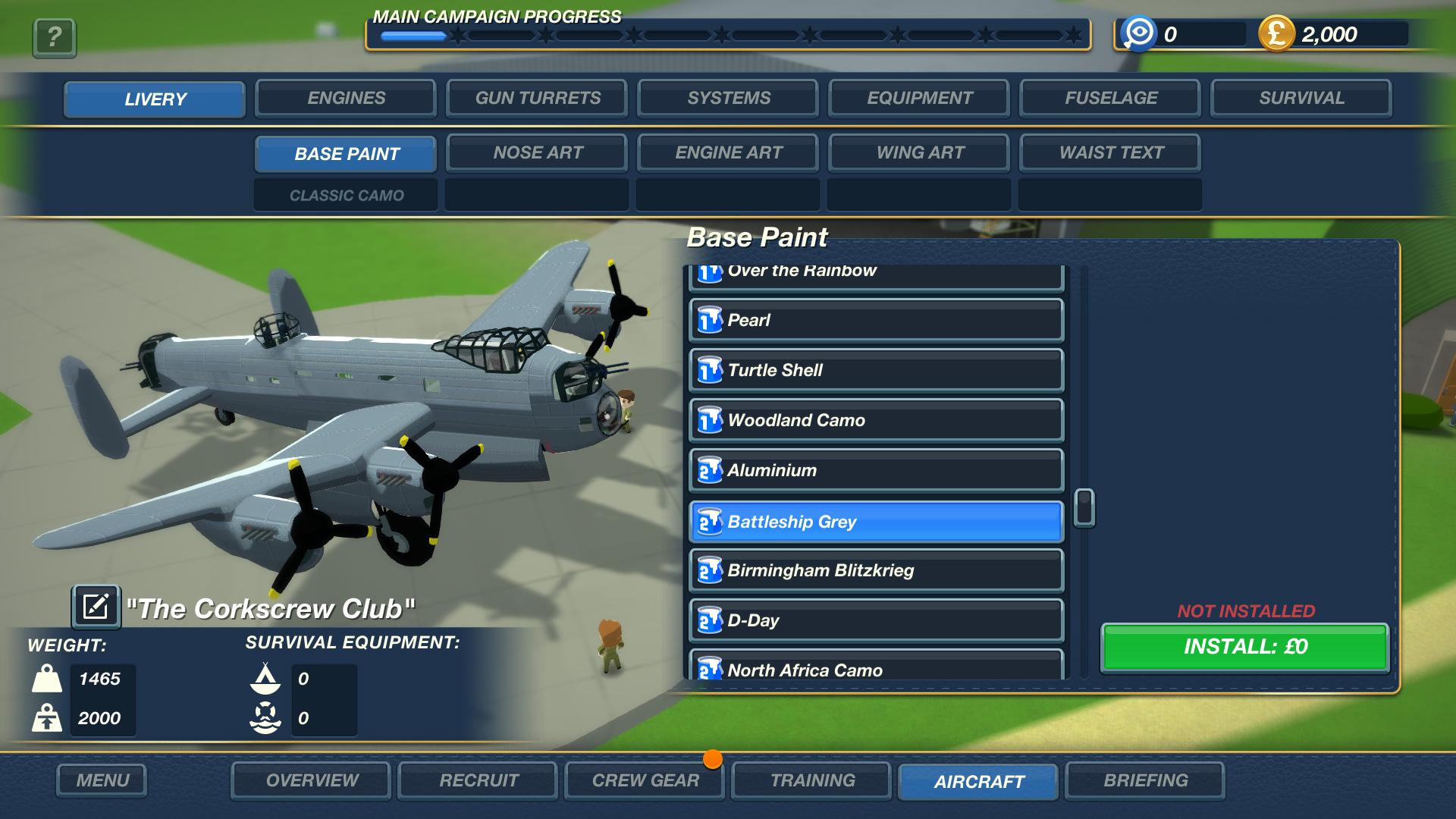Open Crew Gear from the bottom bar
This screenshot has height=819, width=1456.
point(644,780)
